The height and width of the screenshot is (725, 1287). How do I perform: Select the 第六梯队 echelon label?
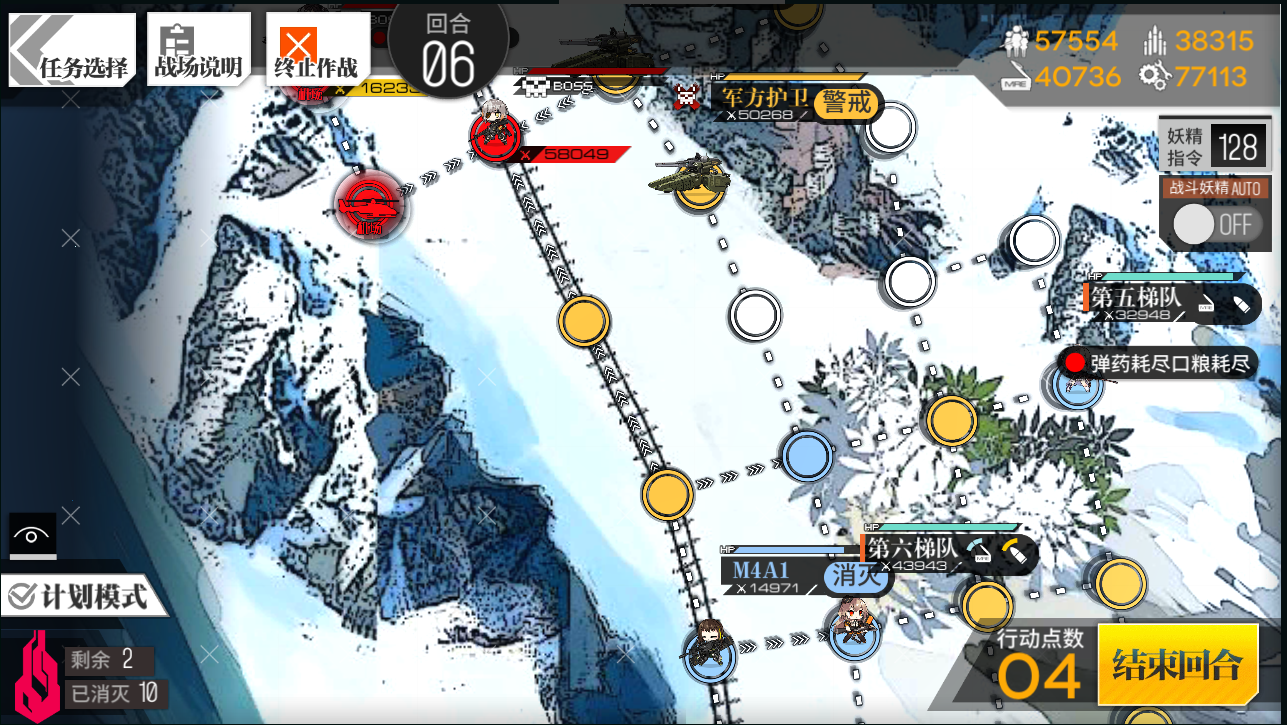(x=912, y=548)
